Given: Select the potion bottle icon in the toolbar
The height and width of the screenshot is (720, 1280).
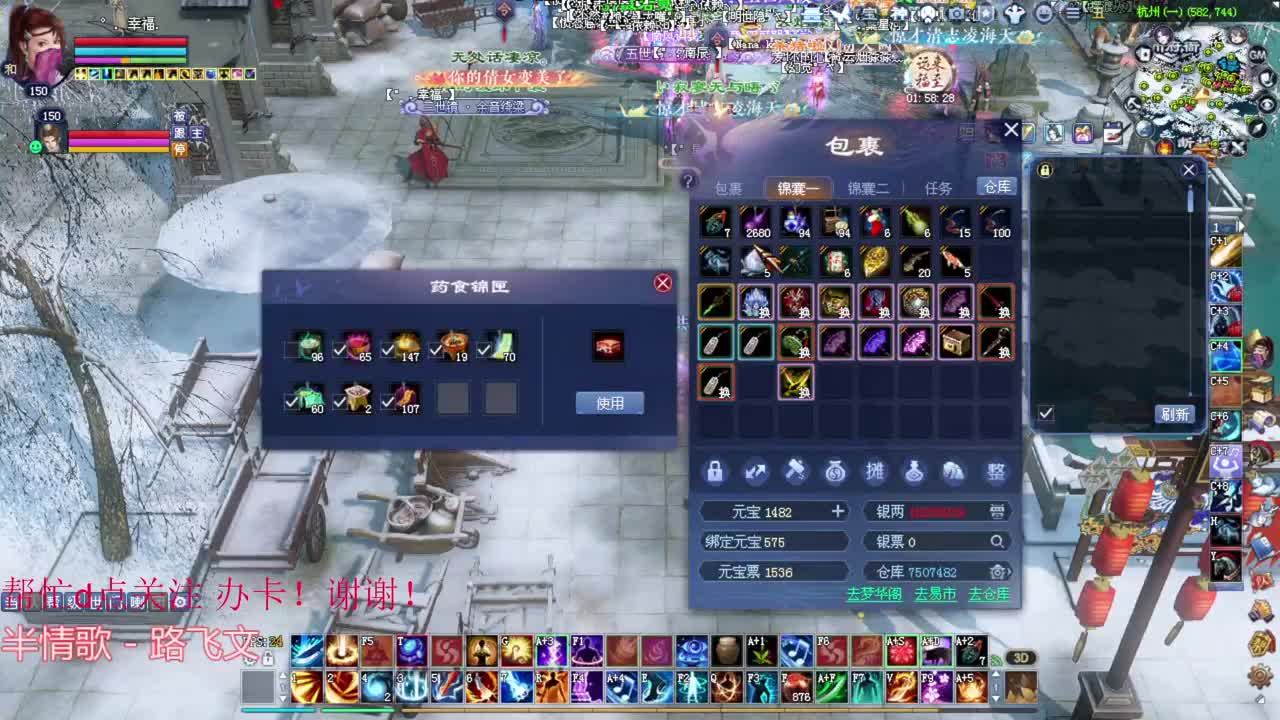Looking at the screenshot, I should tap(915, 472).
